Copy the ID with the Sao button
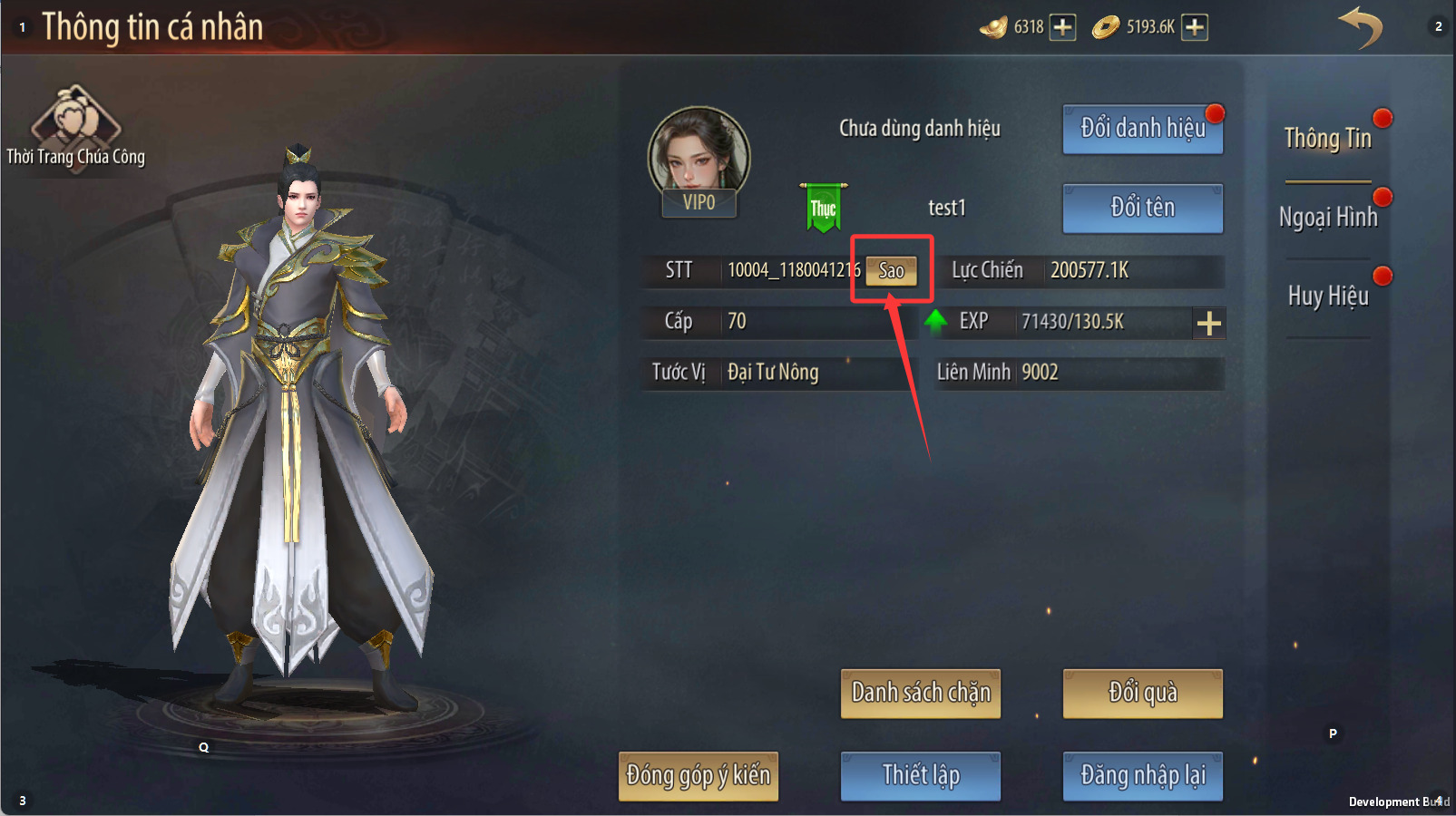This screenshot has width=1456, height=816. pos(891,270)
